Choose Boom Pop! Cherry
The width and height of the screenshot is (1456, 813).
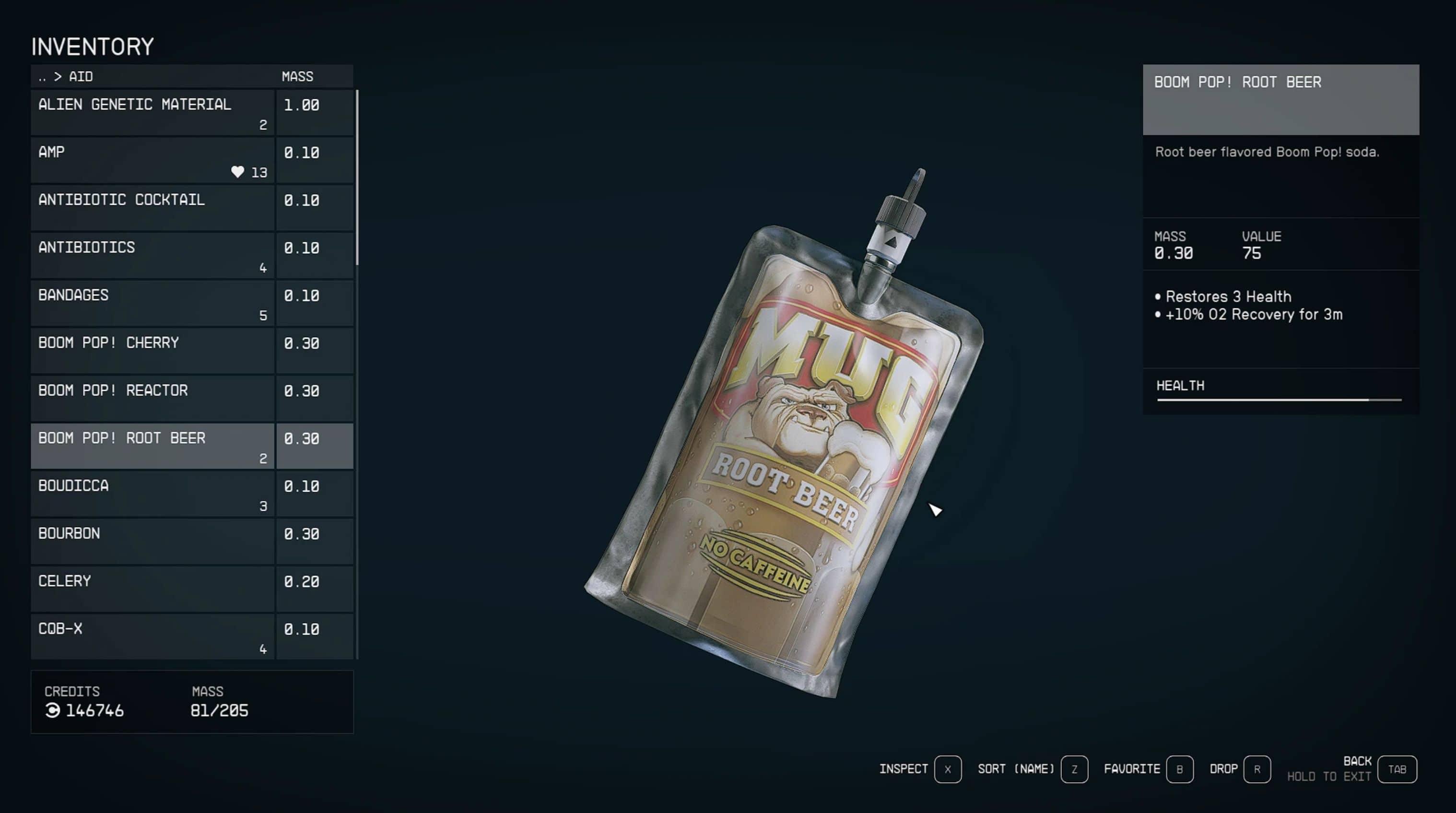tap(153, 351)
